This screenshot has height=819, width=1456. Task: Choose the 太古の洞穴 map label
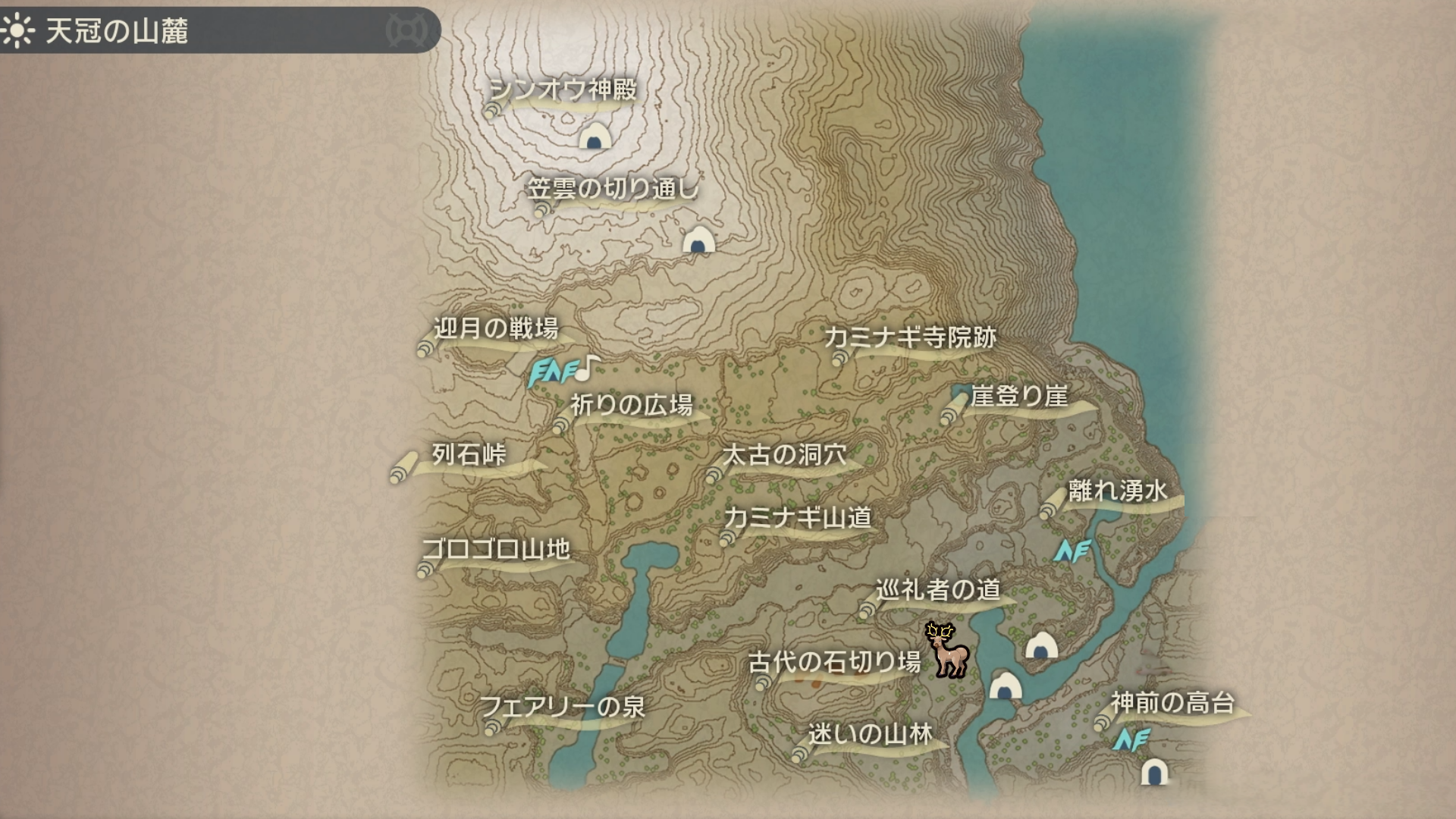tap(784, 455)
